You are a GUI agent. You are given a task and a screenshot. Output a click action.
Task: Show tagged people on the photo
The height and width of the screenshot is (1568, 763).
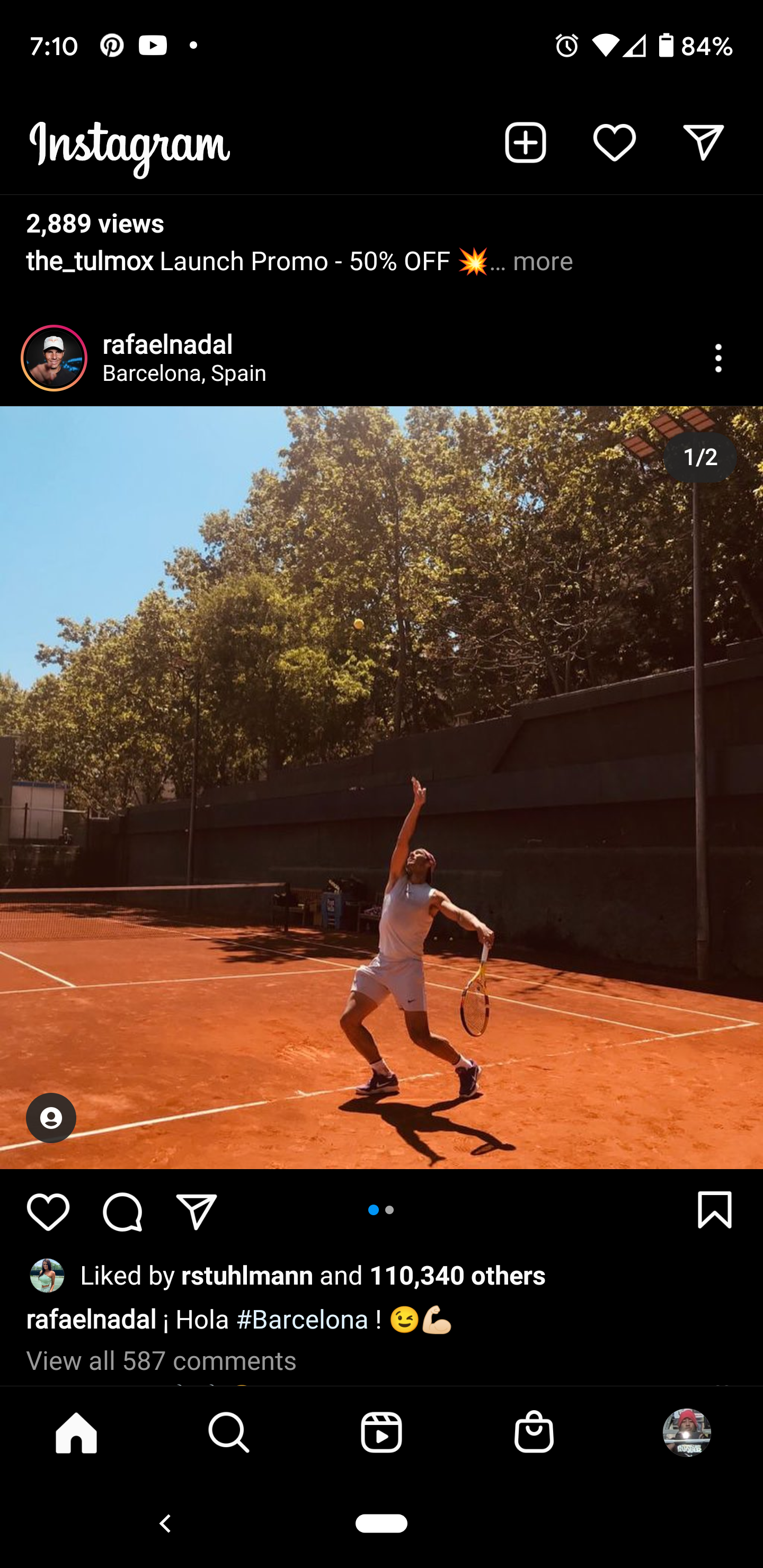[x=51, y=1118]
